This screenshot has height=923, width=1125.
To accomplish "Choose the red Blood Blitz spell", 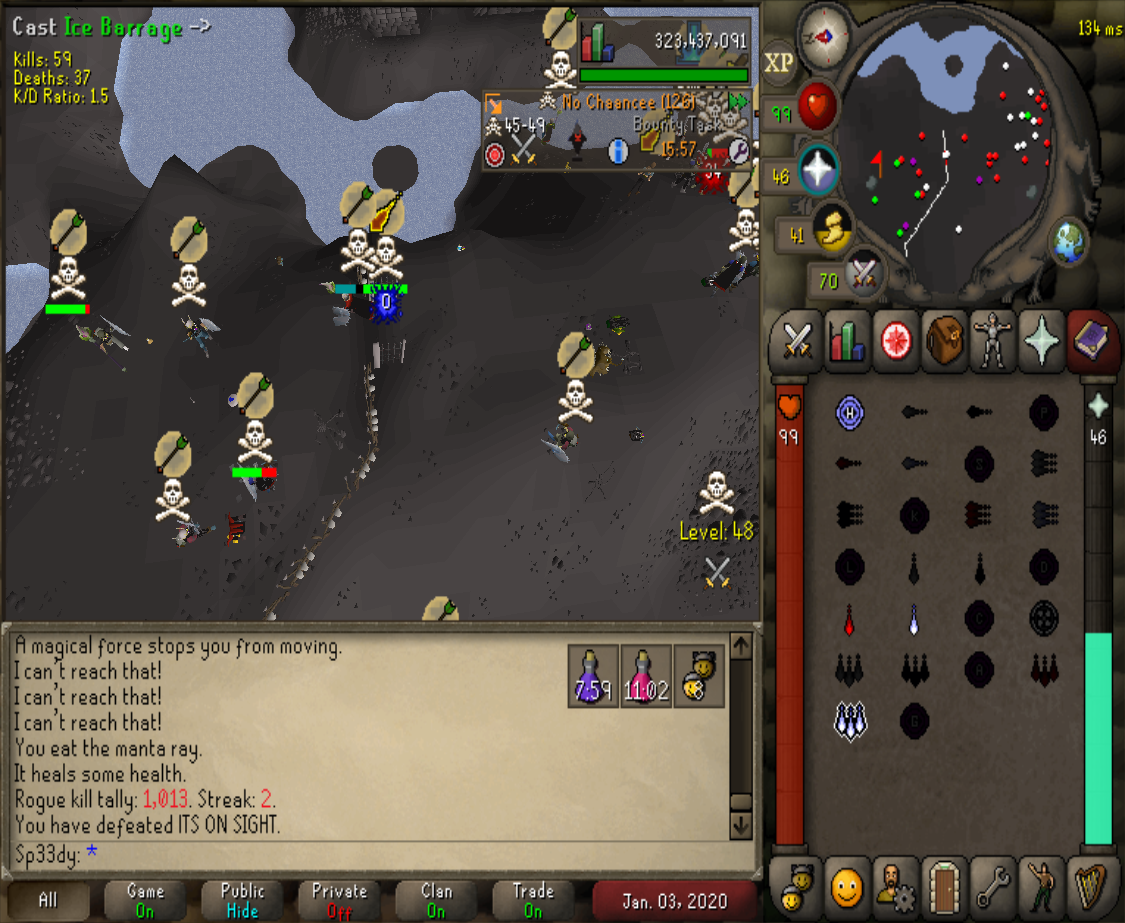I will click(x=850, y=618).
